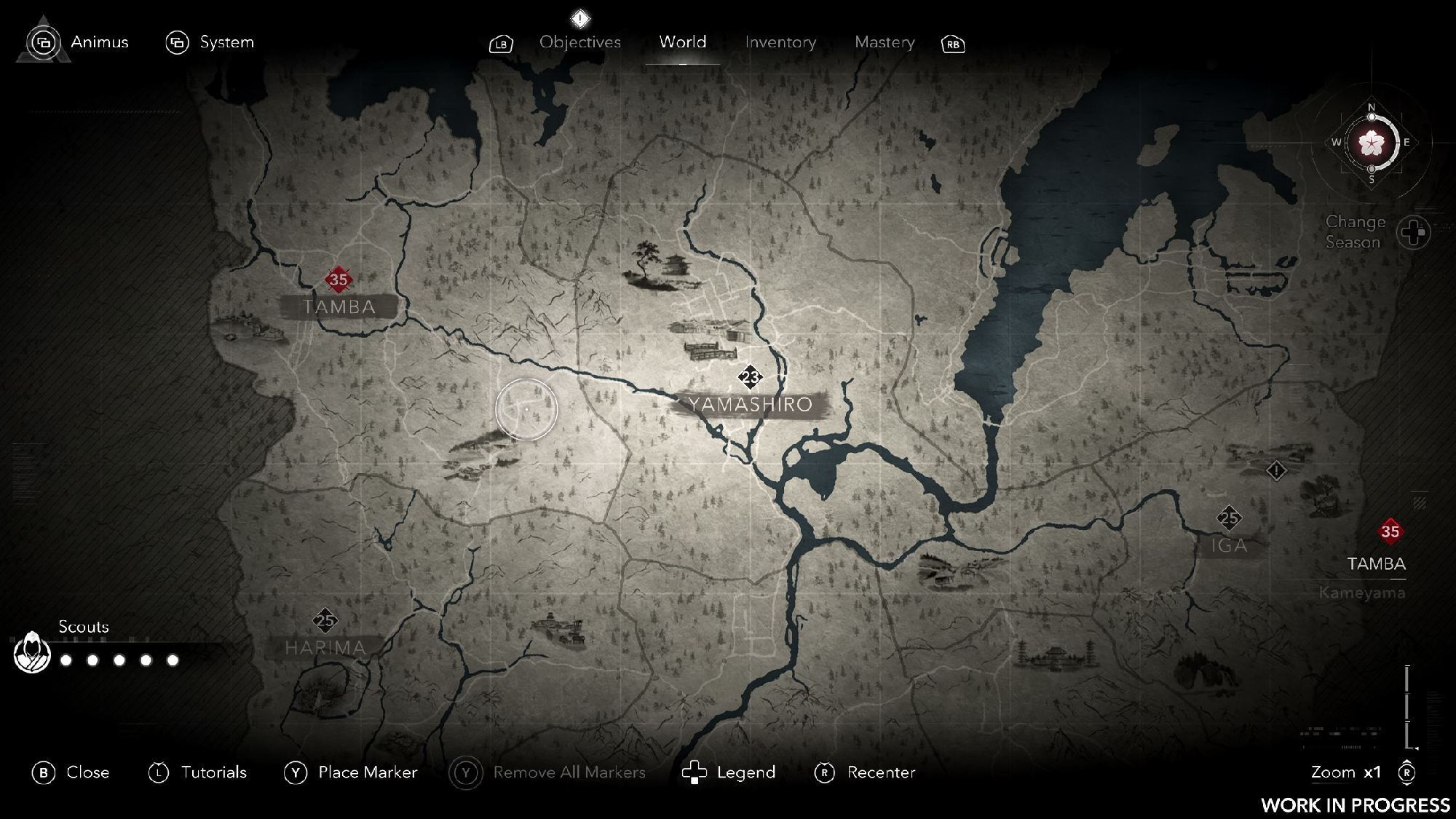Show the map Legend

point(729,772)
